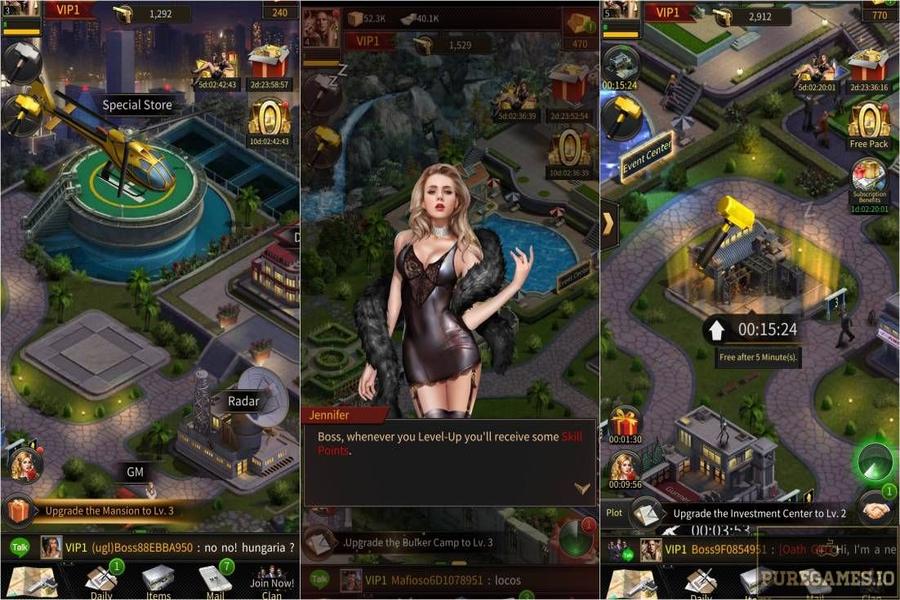
Task: Tap the 00:15:24 construction speed-up arrow
Action: [715, 329]
